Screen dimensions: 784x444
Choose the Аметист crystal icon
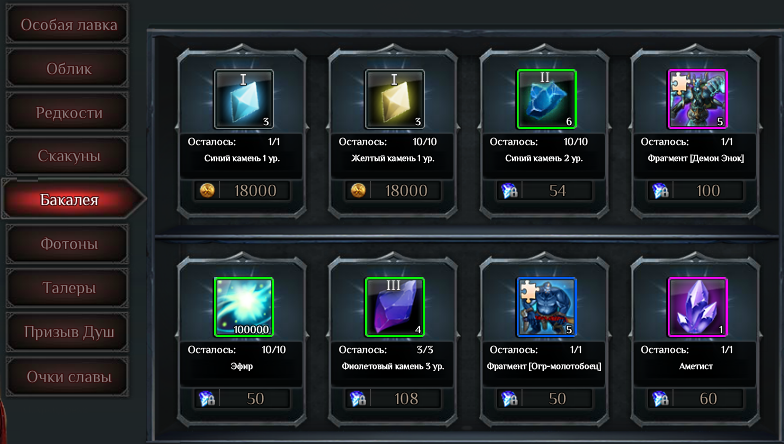click(x=697, y=307)
